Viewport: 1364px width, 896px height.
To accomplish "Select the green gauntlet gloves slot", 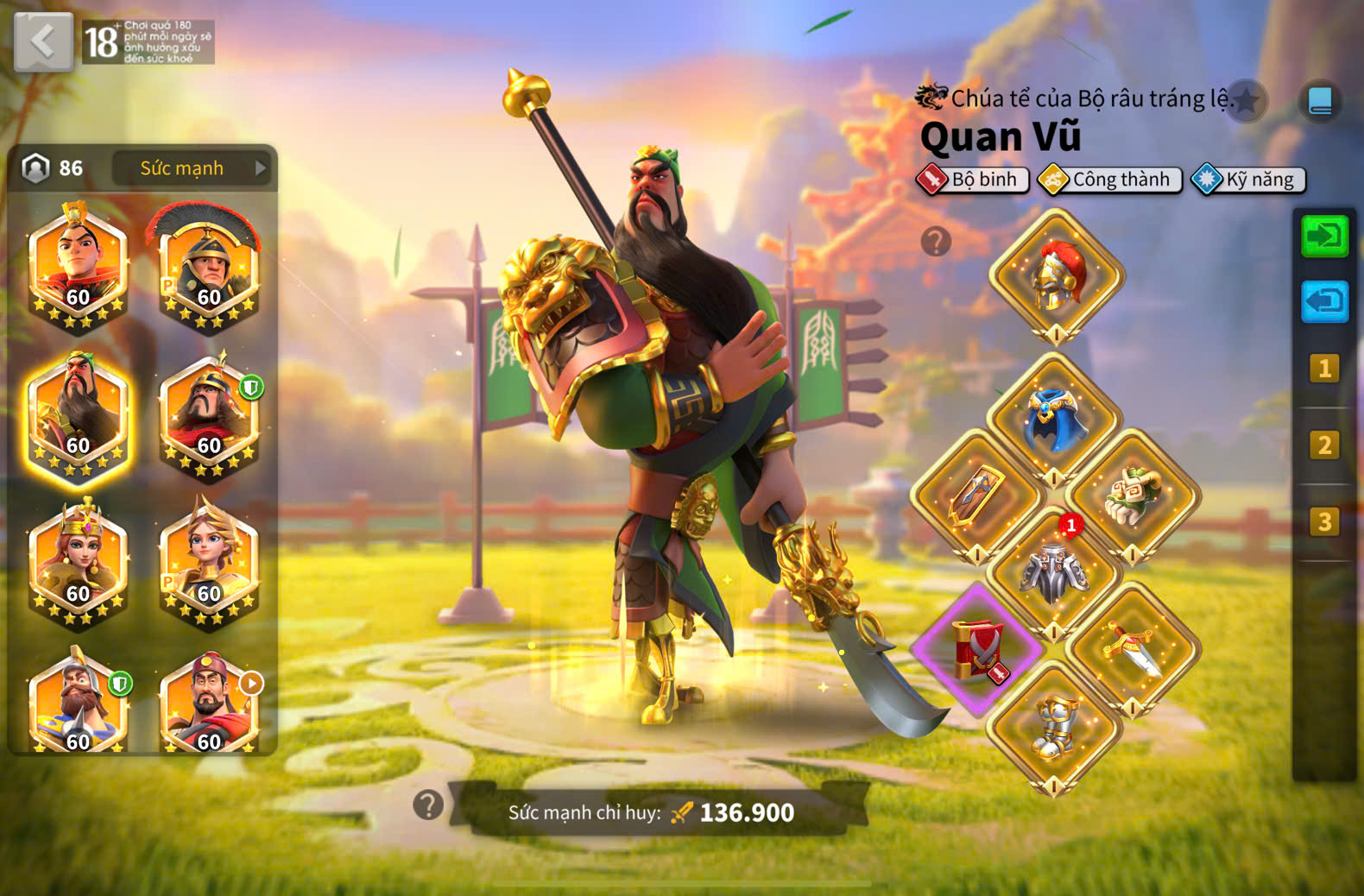I will click(x=1133, y=497).
